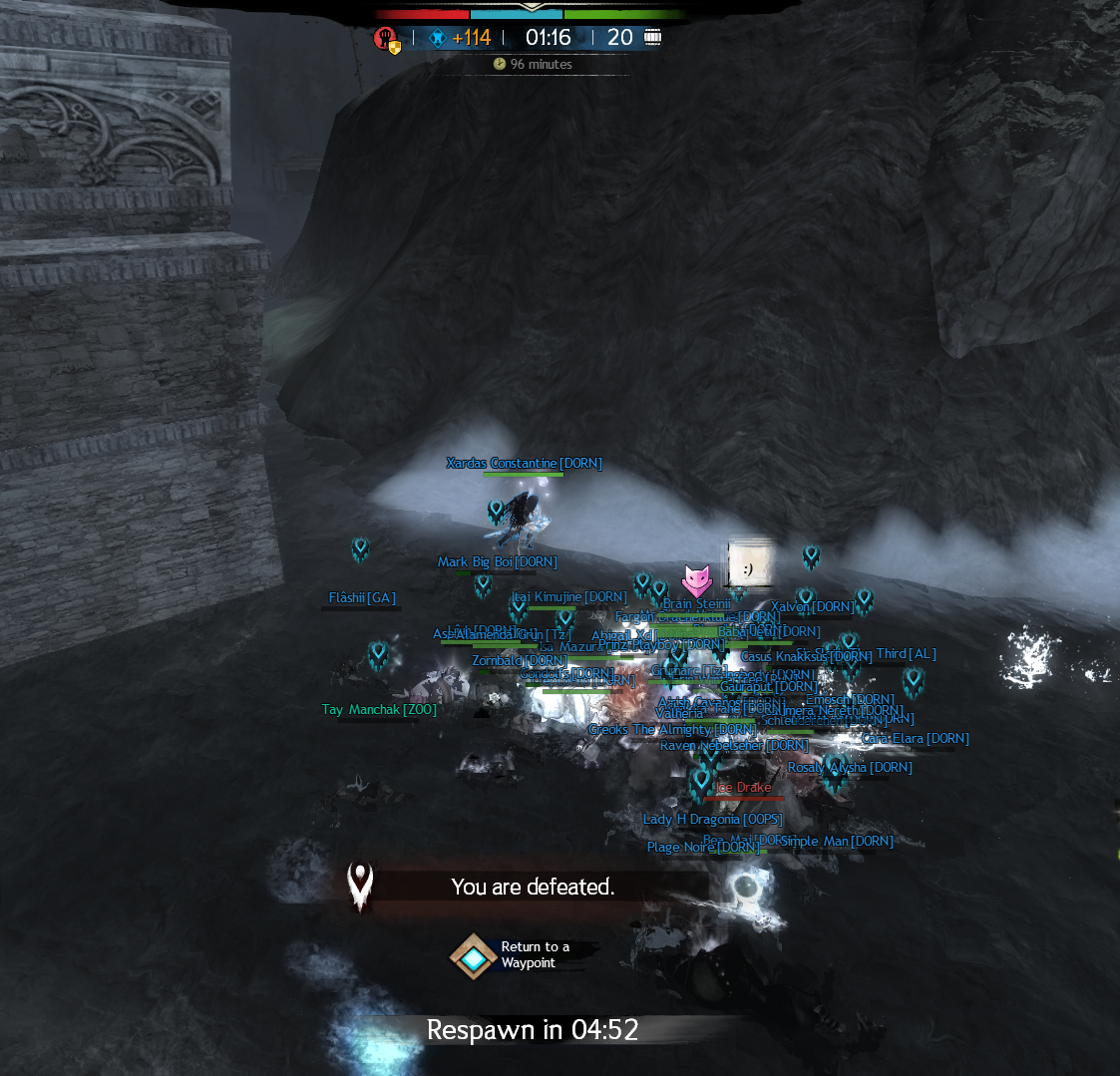Click the red keep objective icon
The width and height of the screenshot is (1120, 1076).
[x=384, y=38]
